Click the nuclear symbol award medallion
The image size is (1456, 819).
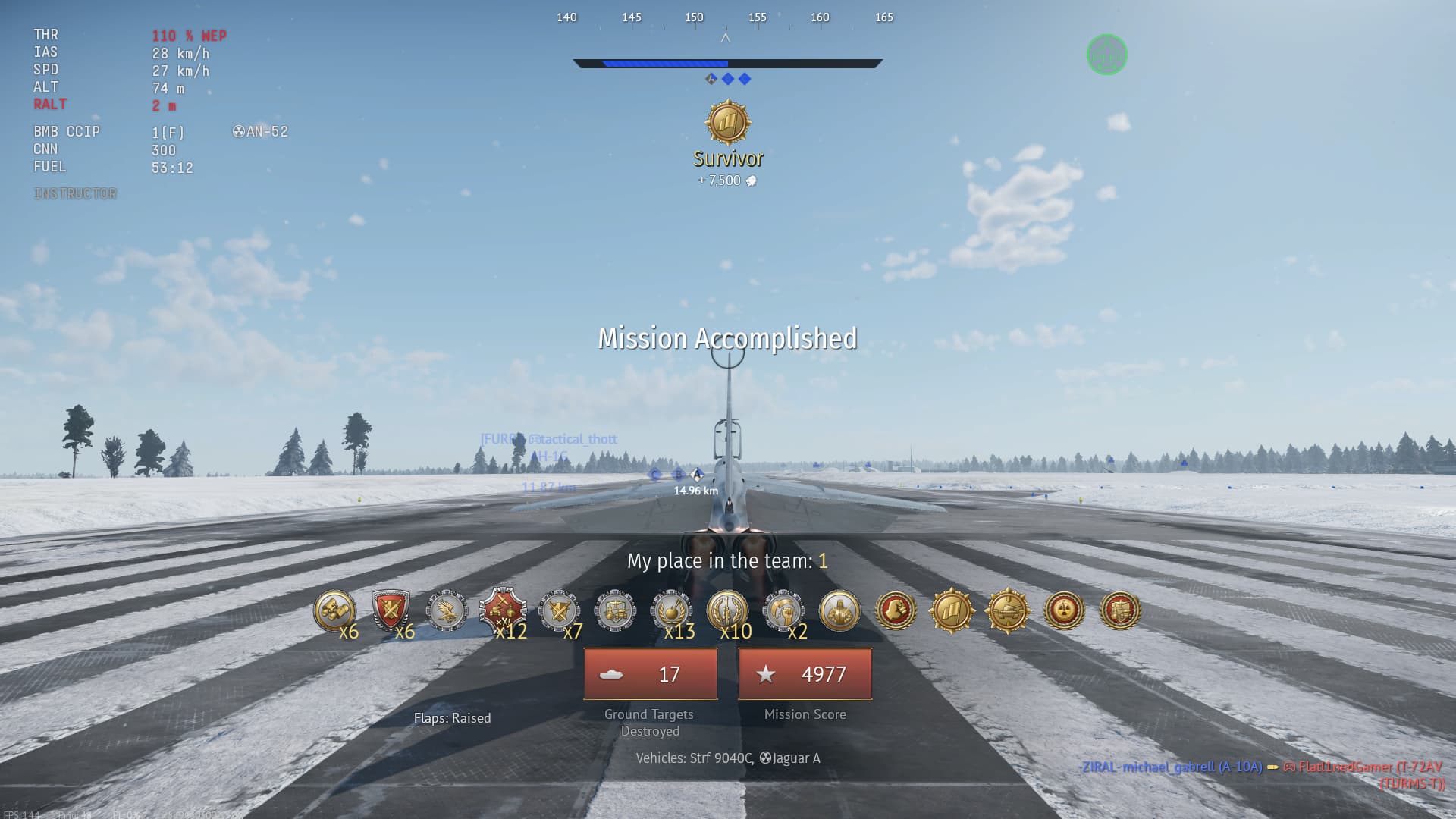pos(1064,610)
